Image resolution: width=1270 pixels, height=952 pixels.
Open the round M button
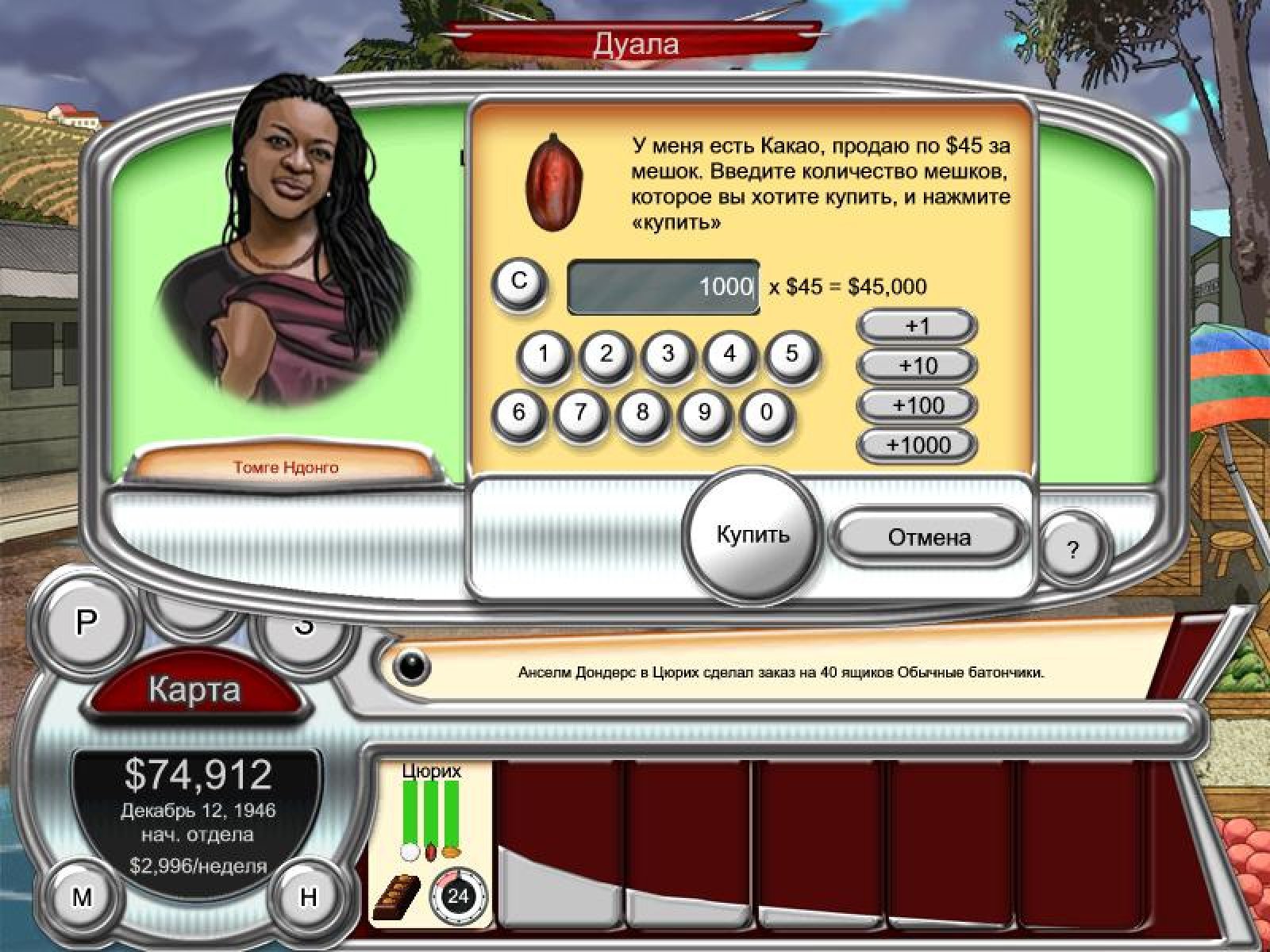82,897
